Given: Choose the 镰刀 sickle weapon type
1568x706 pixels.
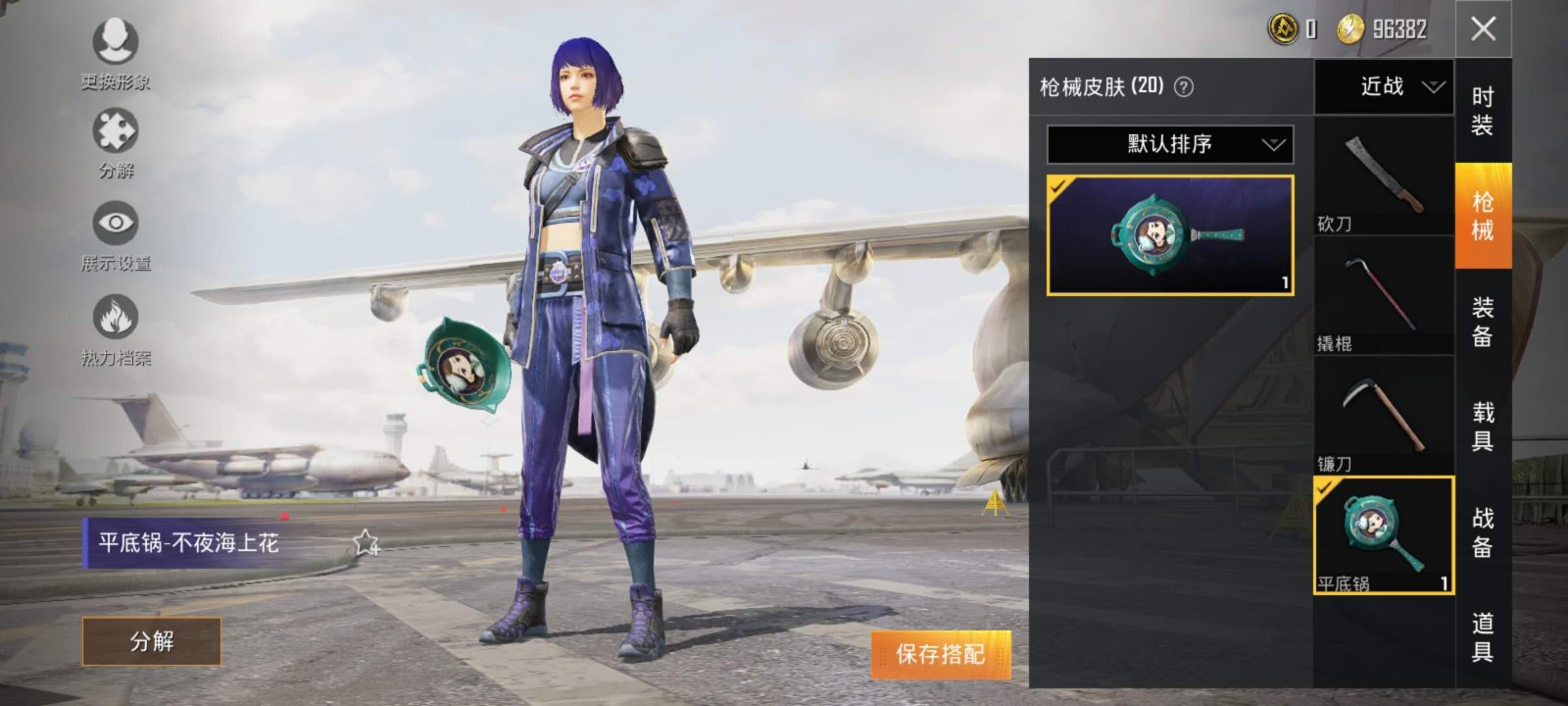Looking at the screenshot, I should pos(1383,416).
